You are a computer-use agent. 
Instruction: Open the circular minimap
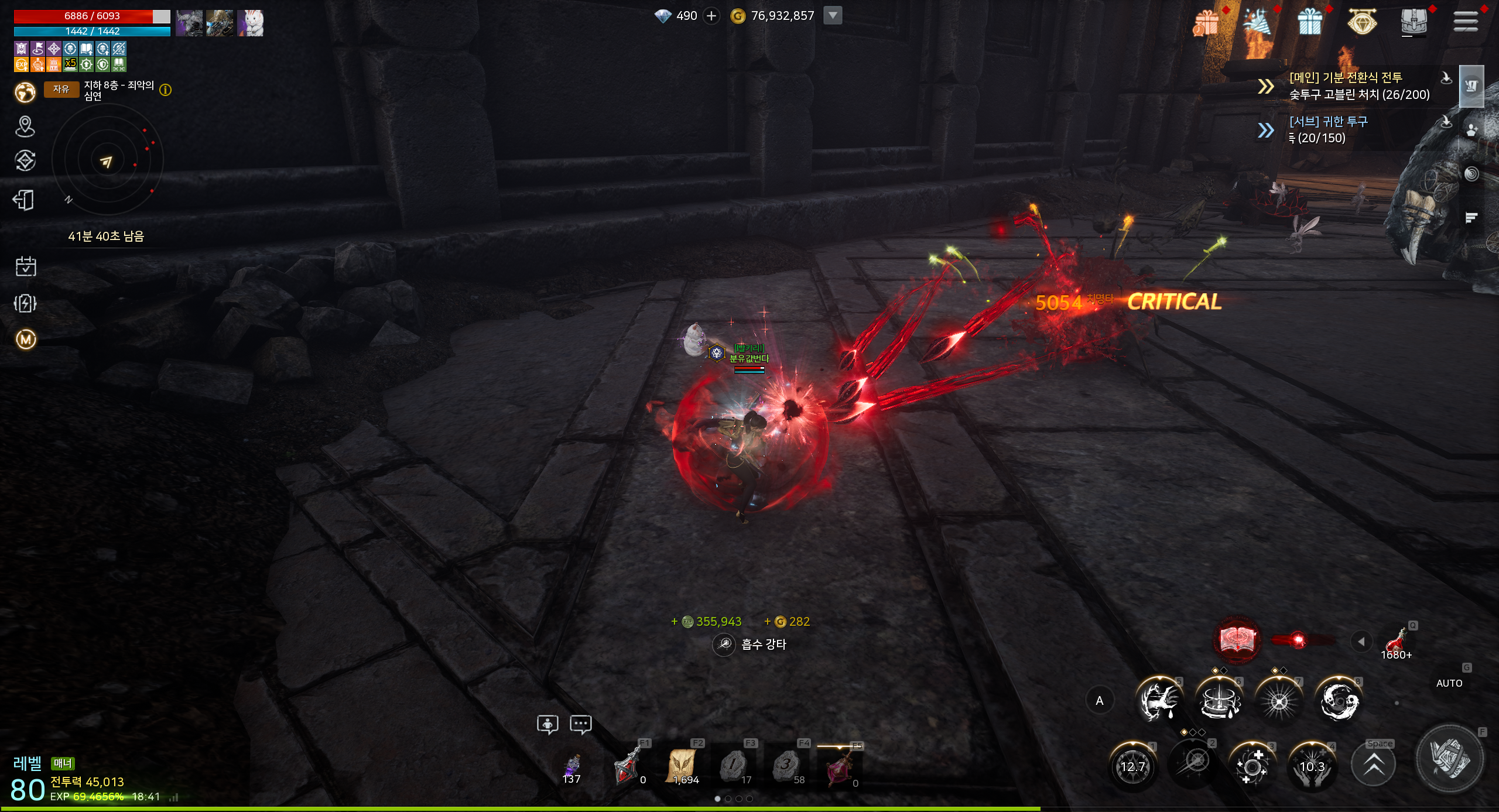tap(107, 160)
